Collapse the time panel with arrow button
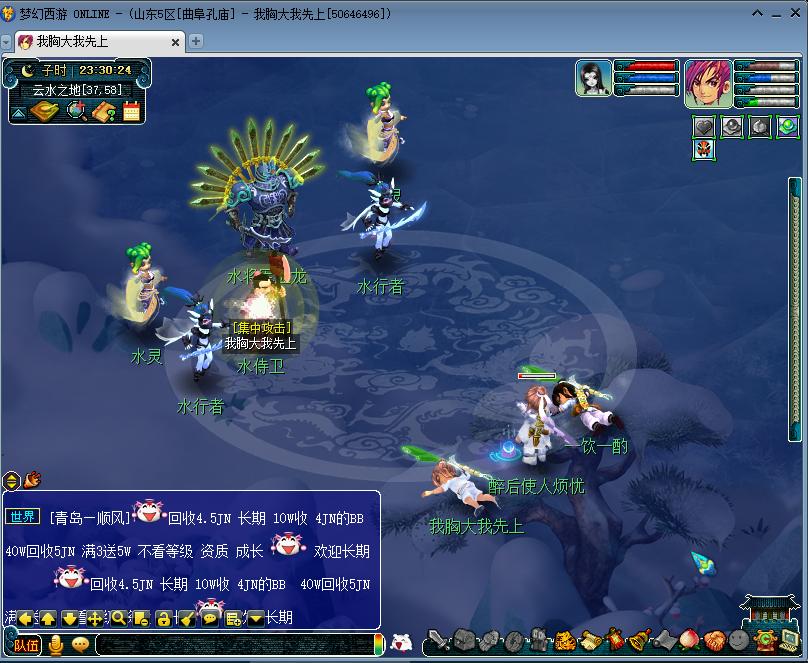 (18, 112)
